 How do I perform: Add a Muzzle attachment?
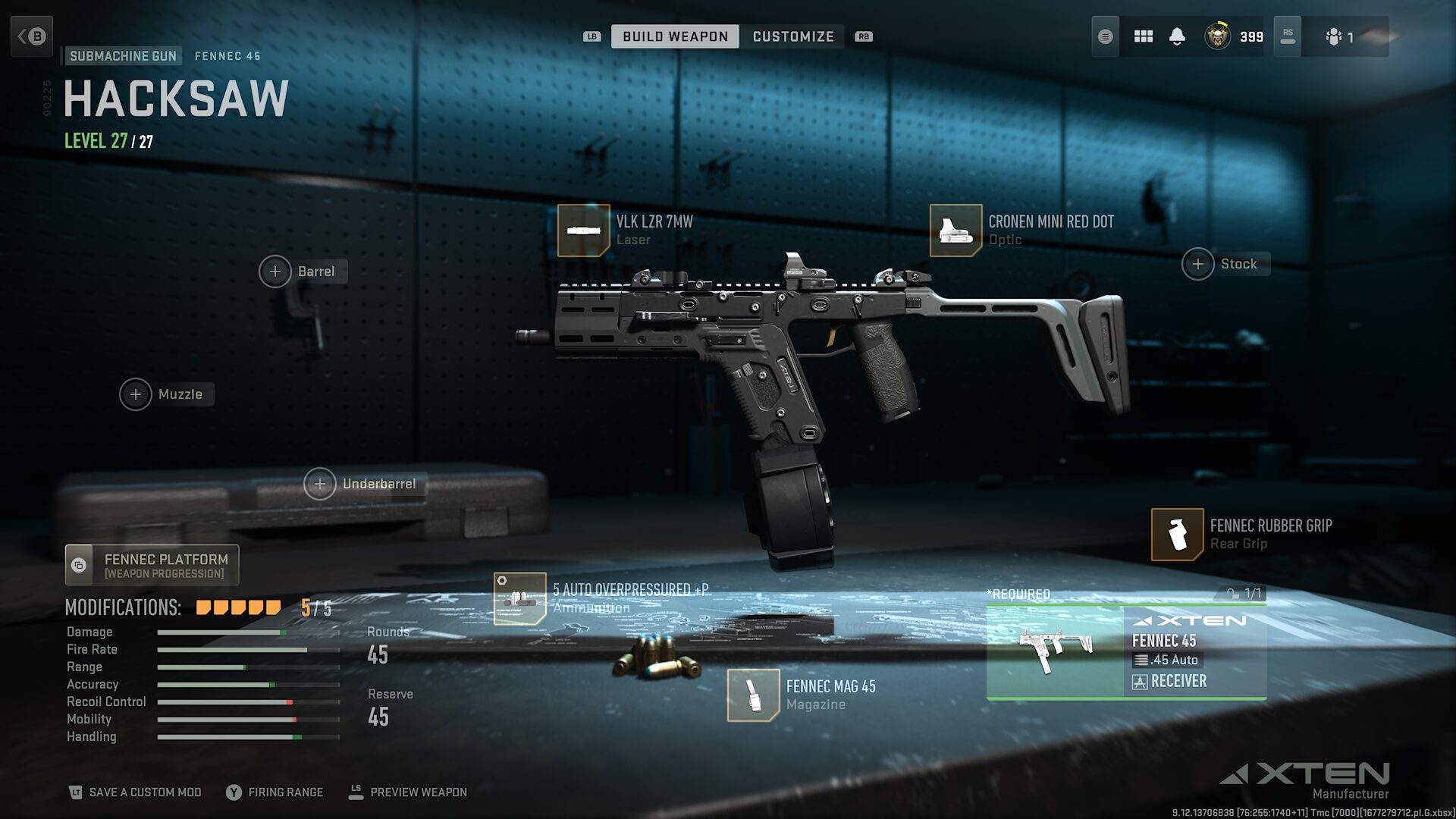click(x=136, y=394)
